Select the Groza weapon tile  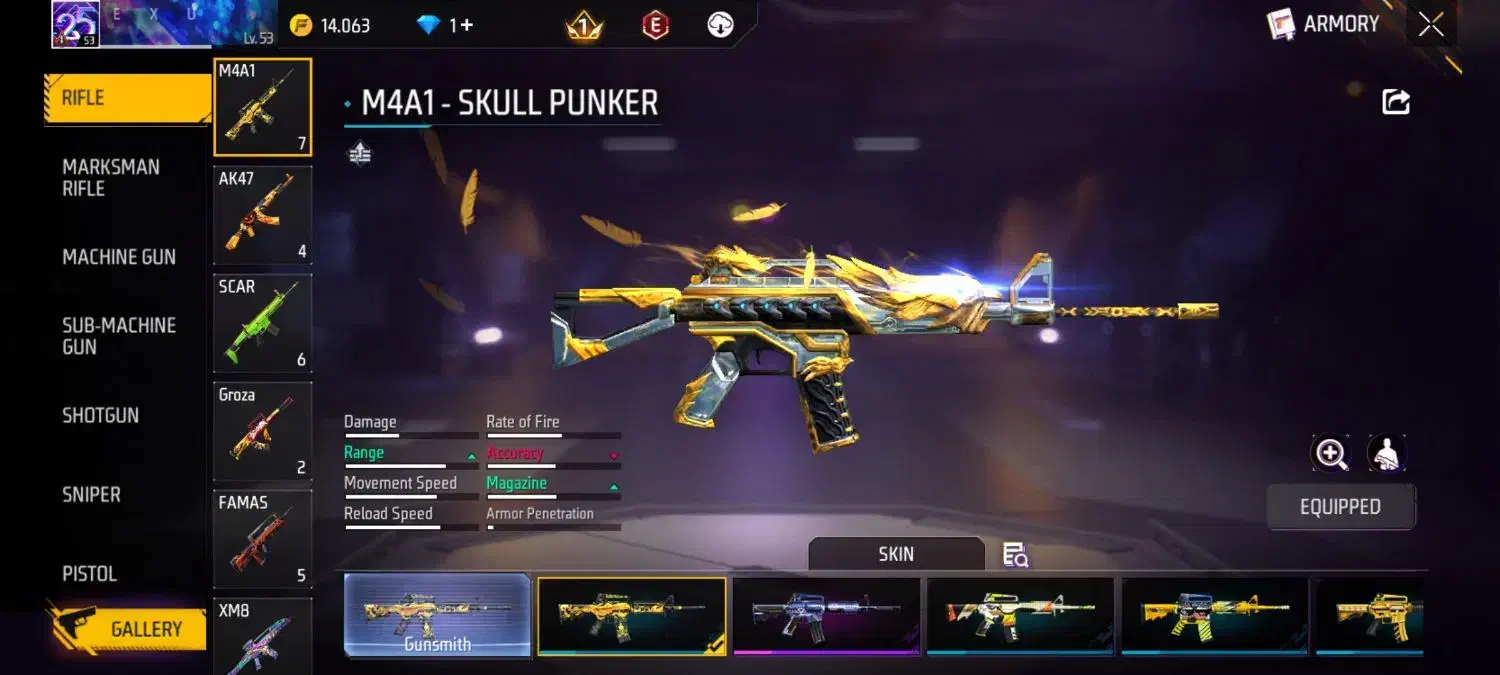[262, 430]
